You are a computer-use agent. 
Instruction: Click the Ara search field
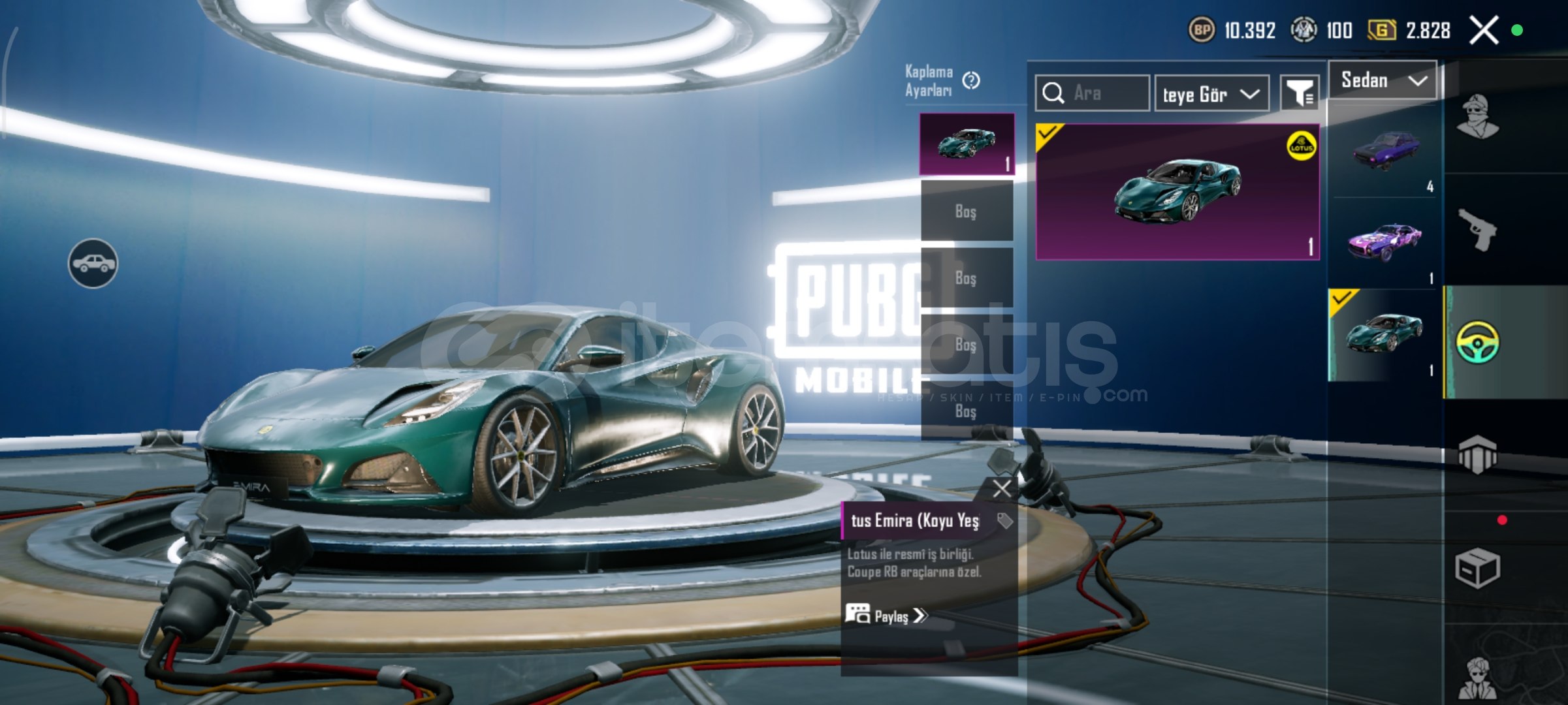click(x=1093, y=93)
